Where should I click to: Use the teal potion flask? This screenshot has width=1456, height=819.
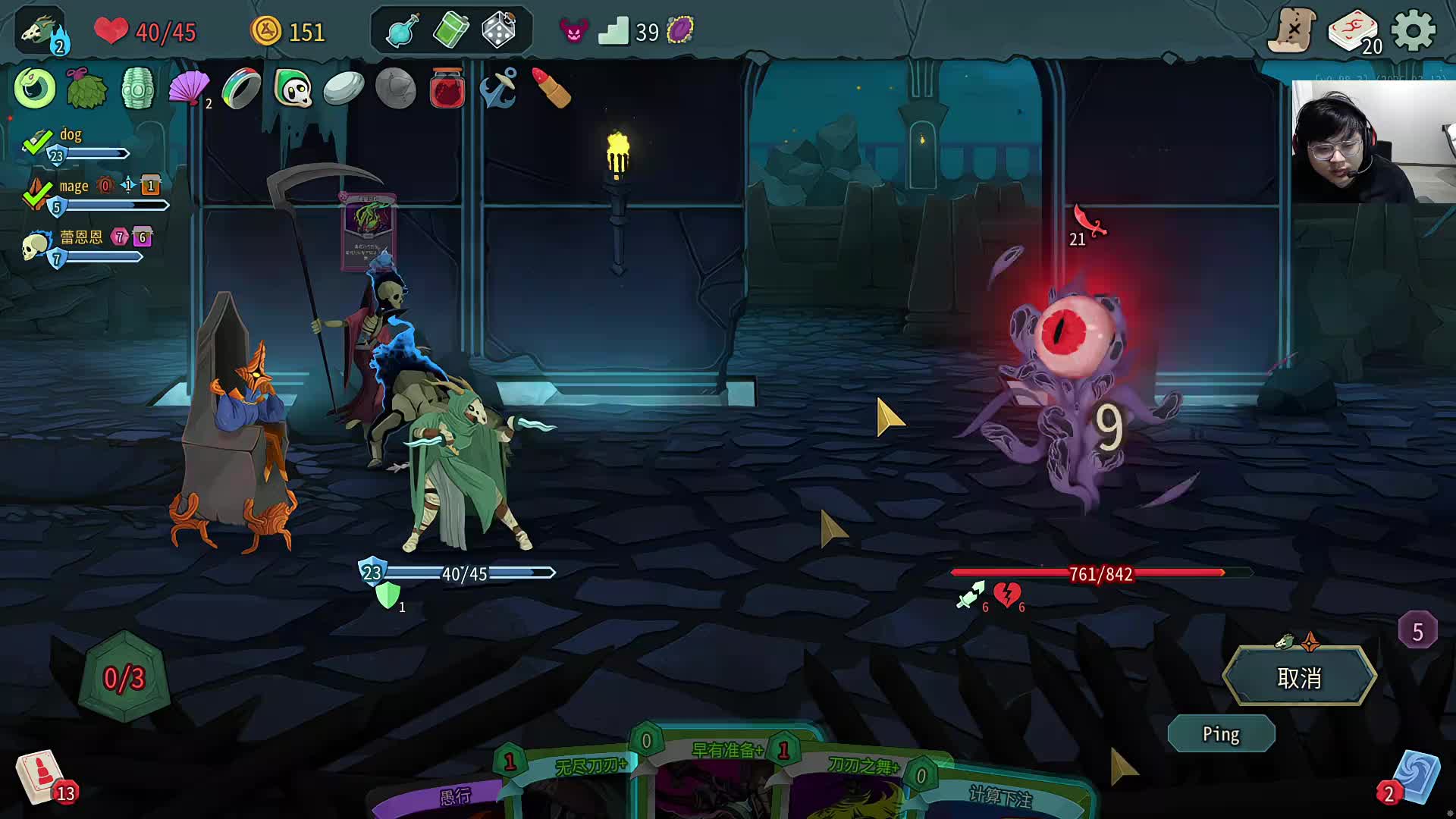(x=402, y=32)
